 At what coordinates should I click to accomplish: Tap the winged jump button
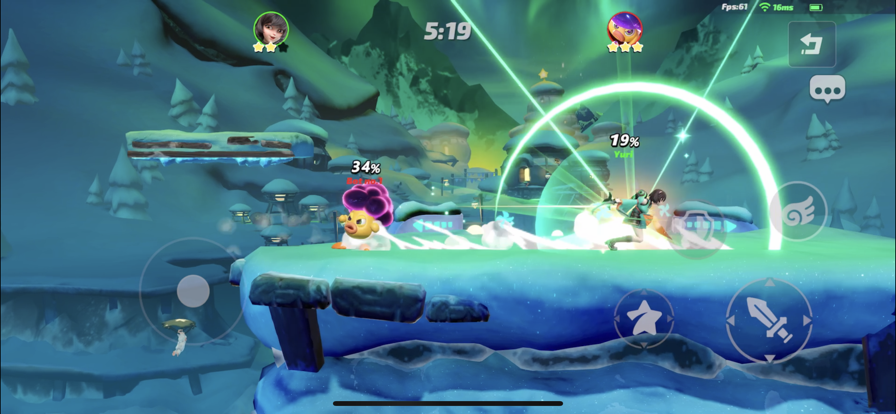click(x=798, y=212)
